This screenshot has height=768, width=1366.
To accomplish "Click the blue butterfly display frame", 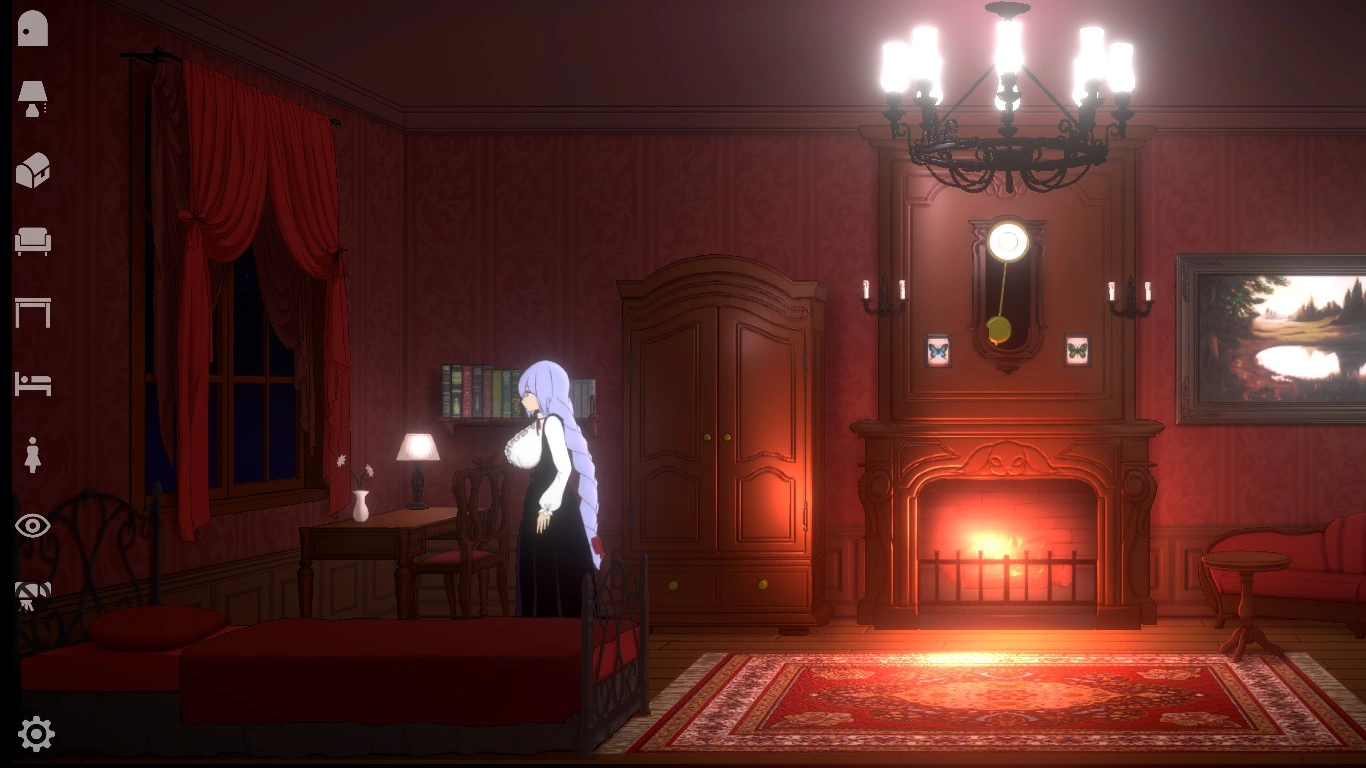I will [938, 350].
